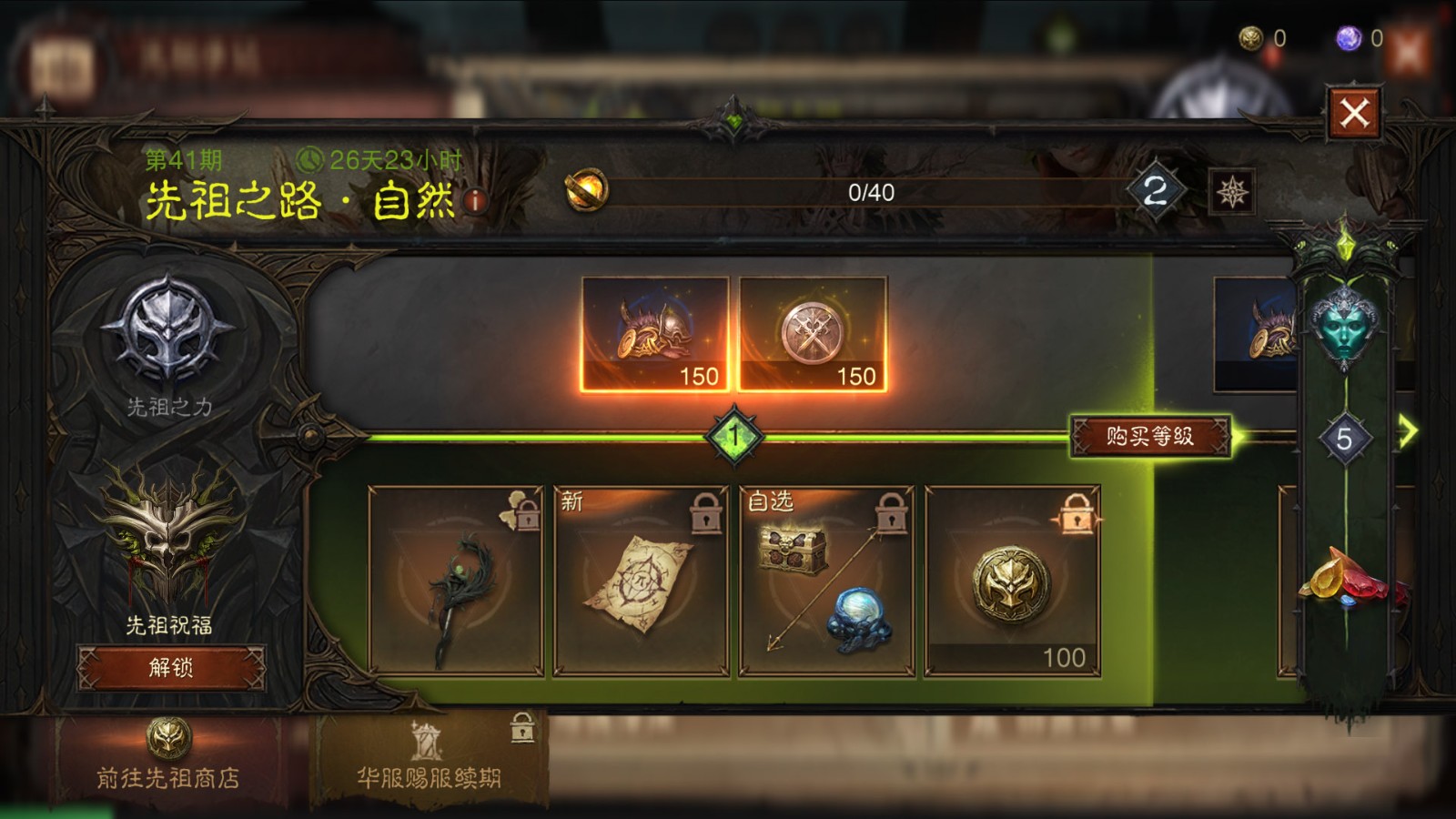This screenshot has height=819, width=1456.
Task: View the green-faced mask milestone reward
Action: tap(1344, 323)
